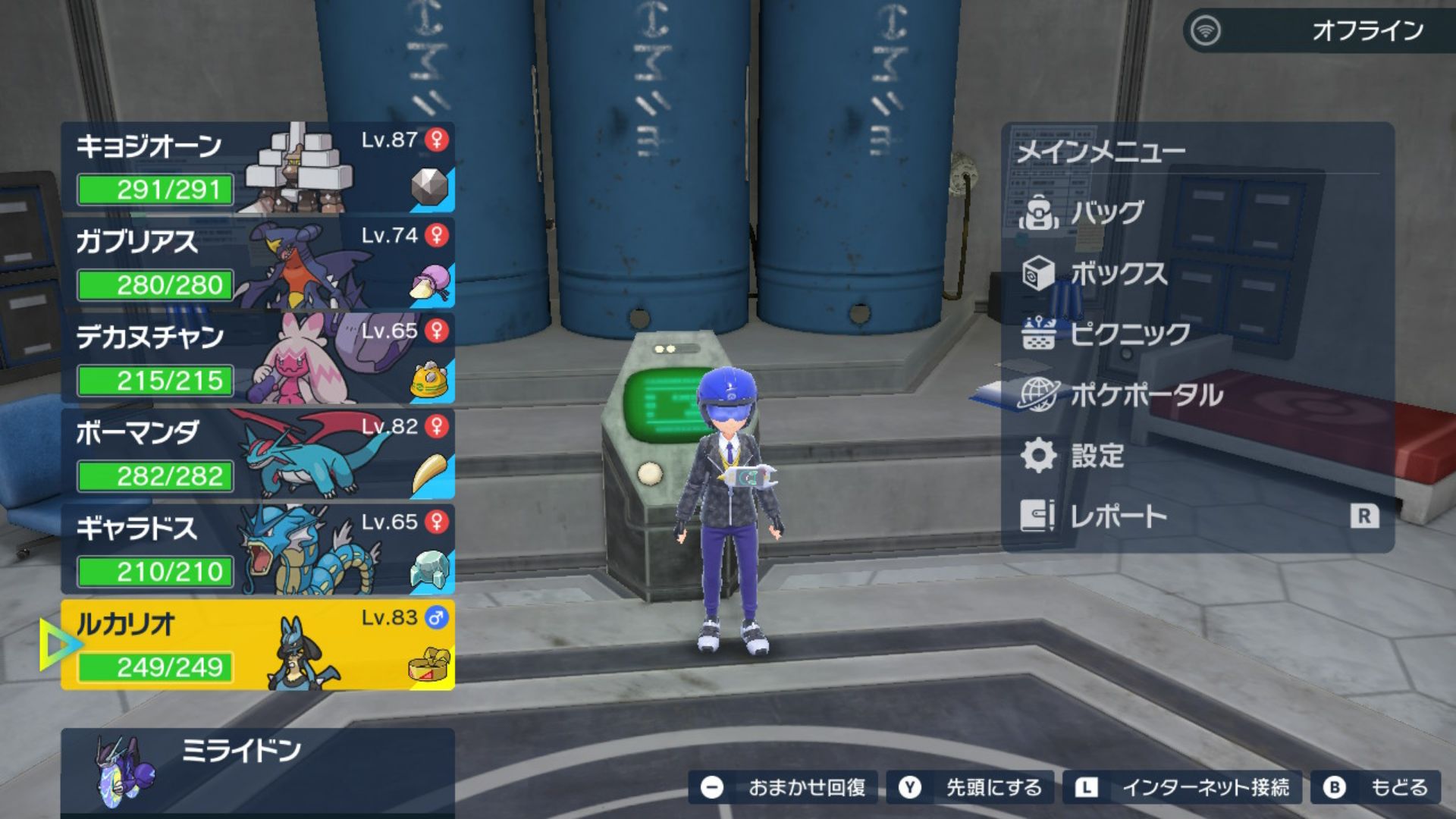
Task: Save the game with レポート
Action: click(x=1119, y=516)
